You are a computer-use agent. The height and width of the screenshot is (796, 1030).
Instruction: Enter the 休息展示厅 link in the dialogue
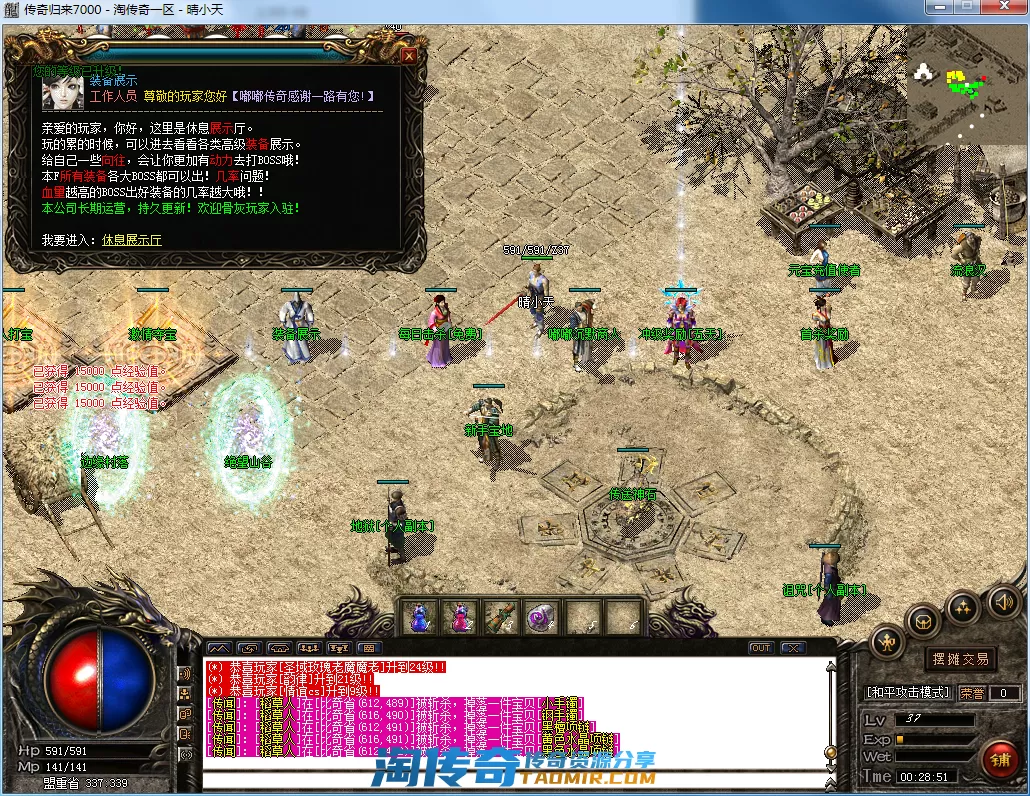pyautogui.click(x=131, y=240)
